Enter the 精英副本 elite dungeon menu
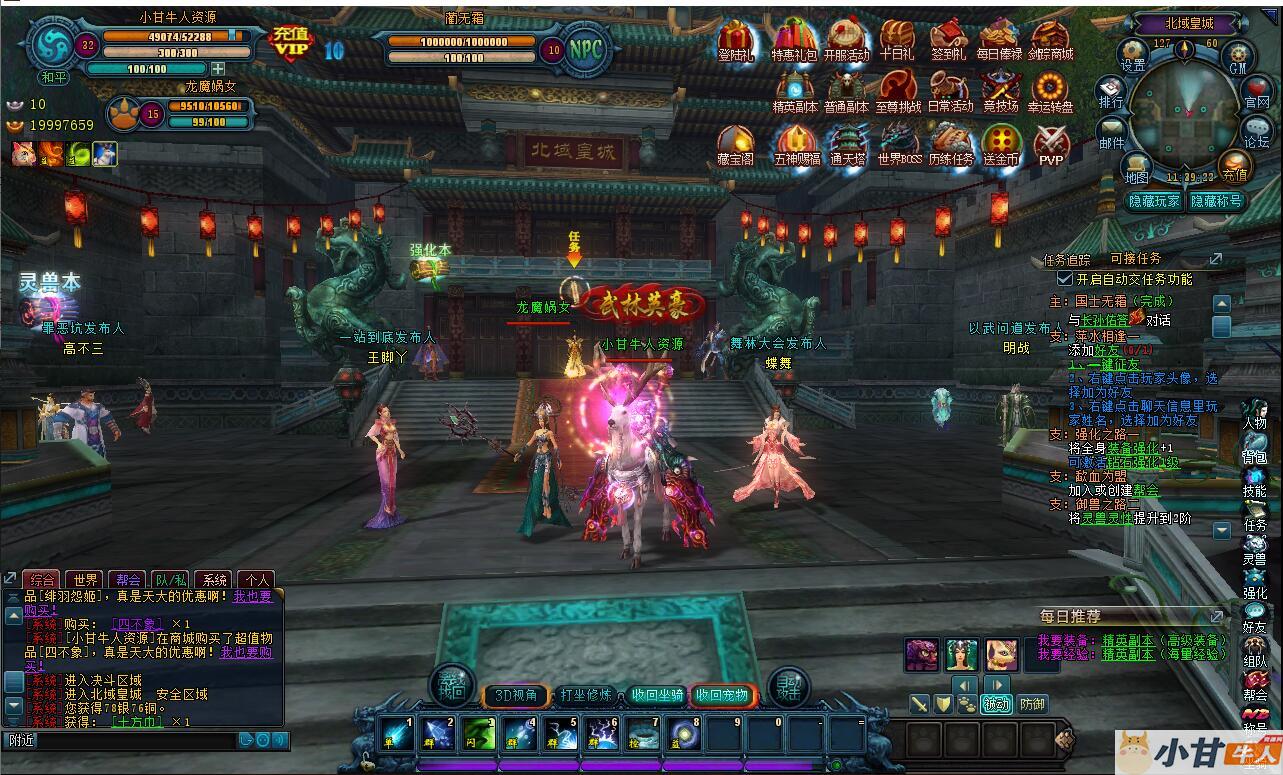 795,89
